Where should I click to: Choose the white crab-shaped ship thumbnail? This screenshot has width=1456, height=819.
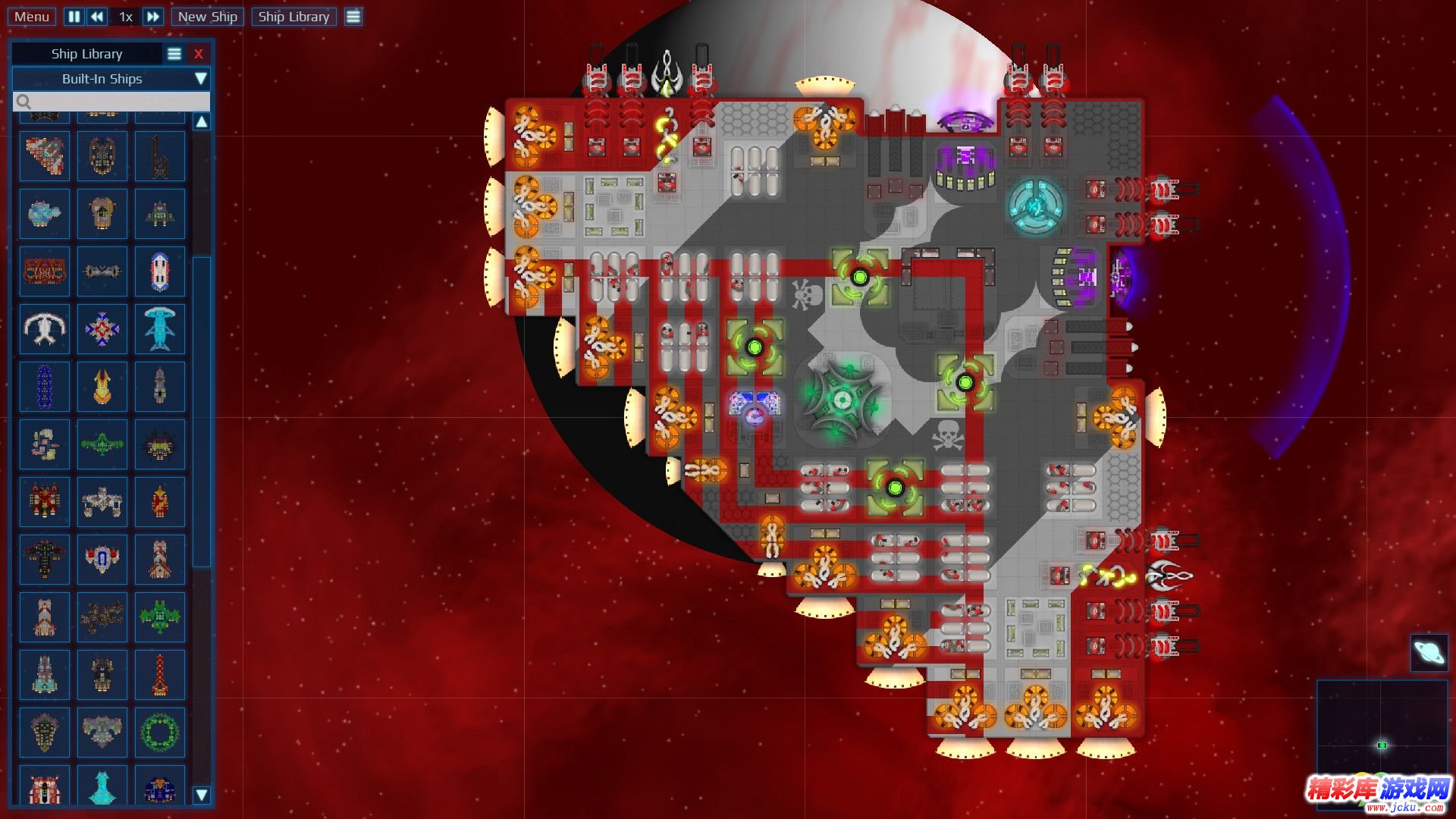coord(45,329)
